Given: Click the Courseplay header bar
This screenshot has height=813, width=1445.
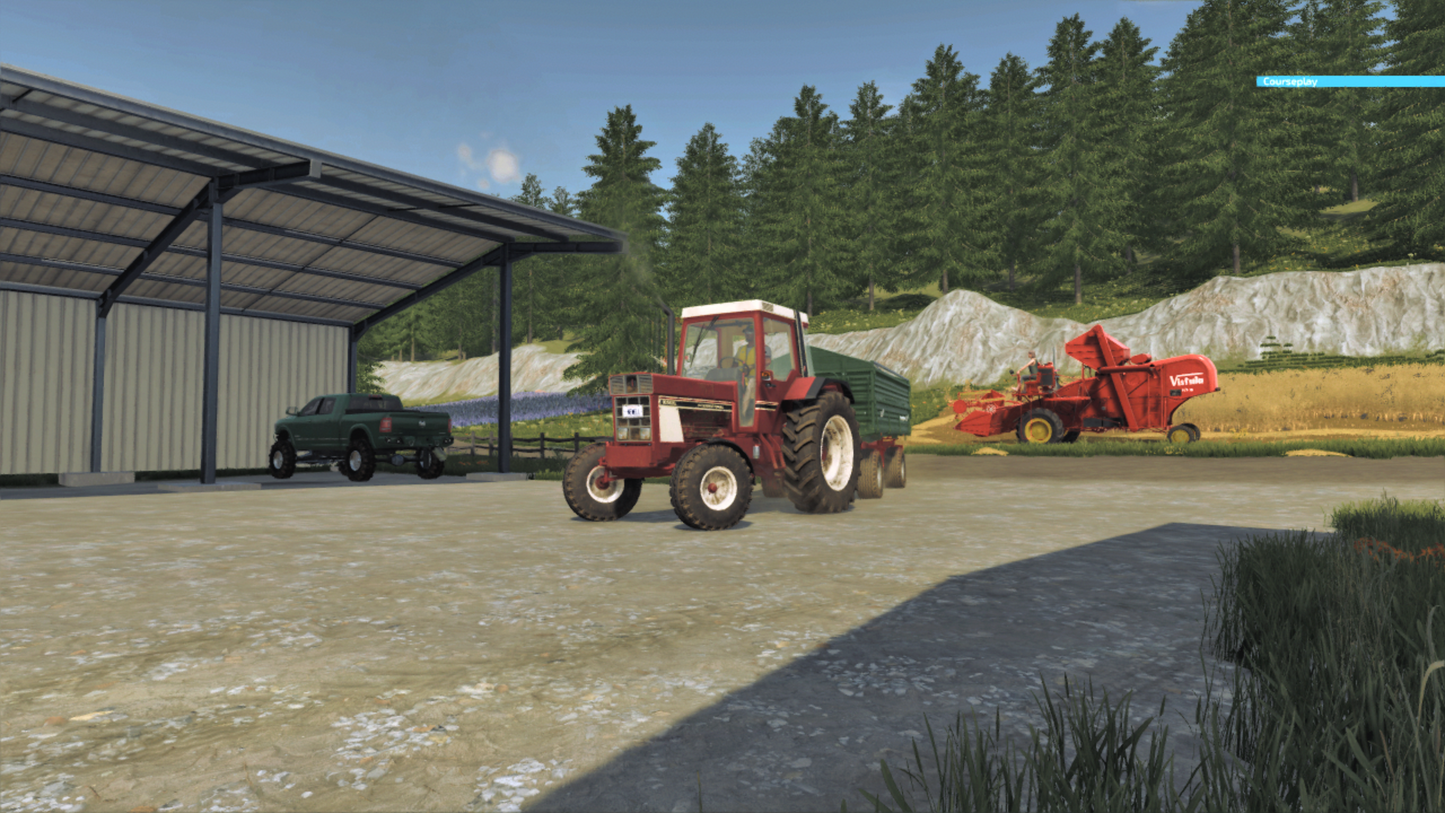Looking at the screenshot, I should [1349, 82].
